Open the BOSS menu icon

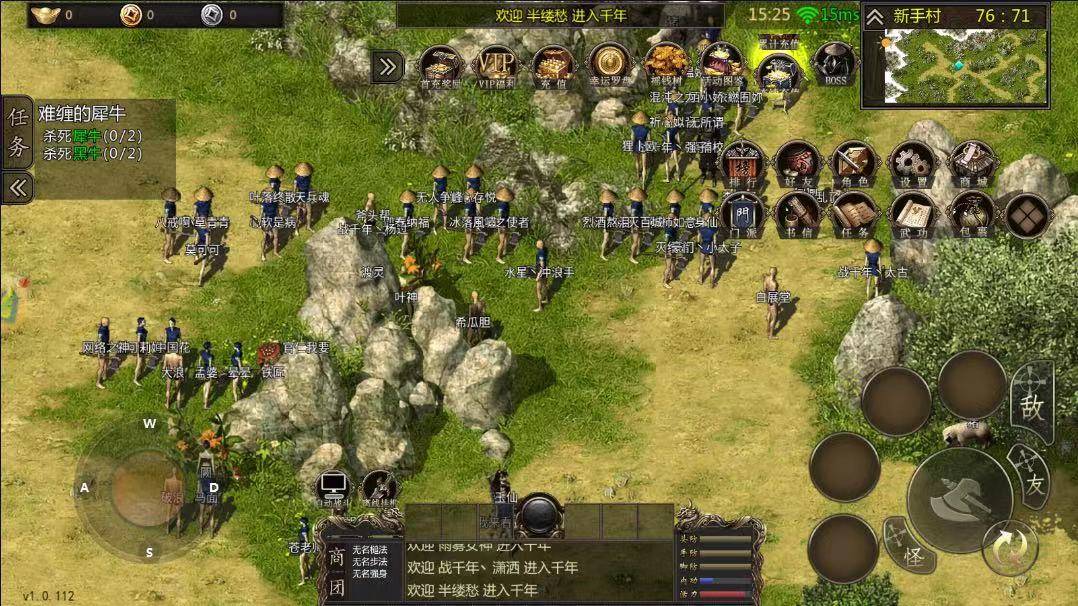point(833,66)
